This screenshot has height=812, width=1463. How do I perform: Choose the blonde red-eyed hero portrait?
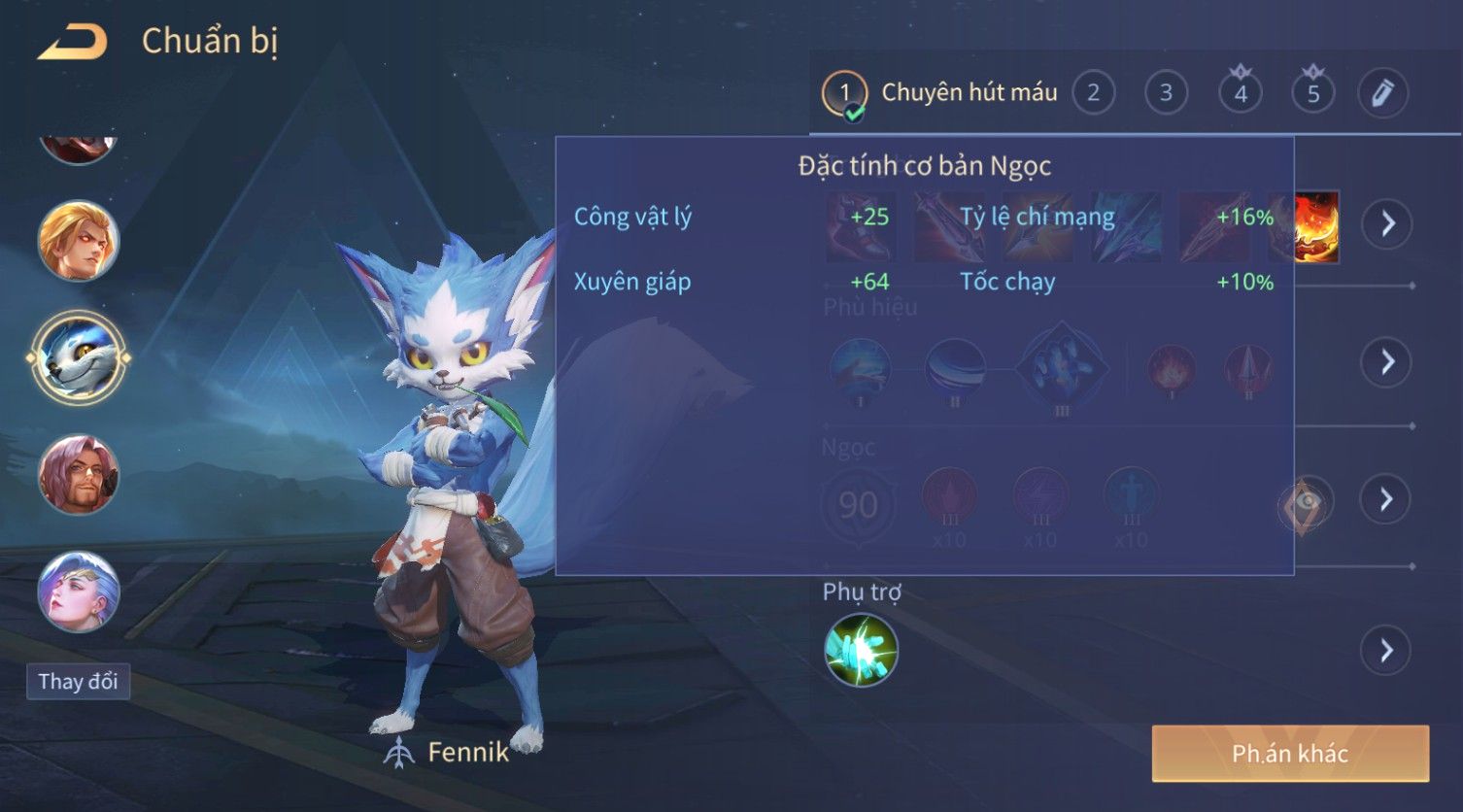[x=79, y=240]
